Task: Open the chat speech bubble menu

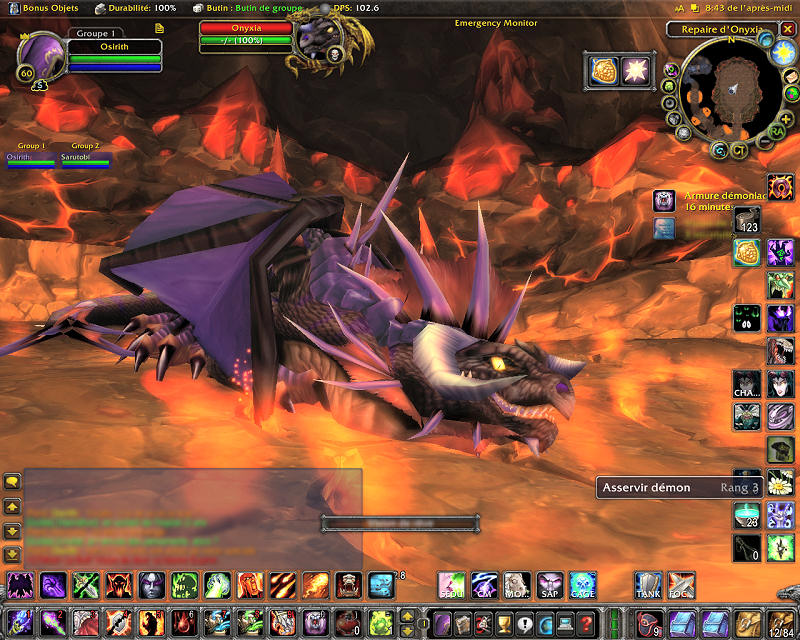Action: tap(12, 482)
